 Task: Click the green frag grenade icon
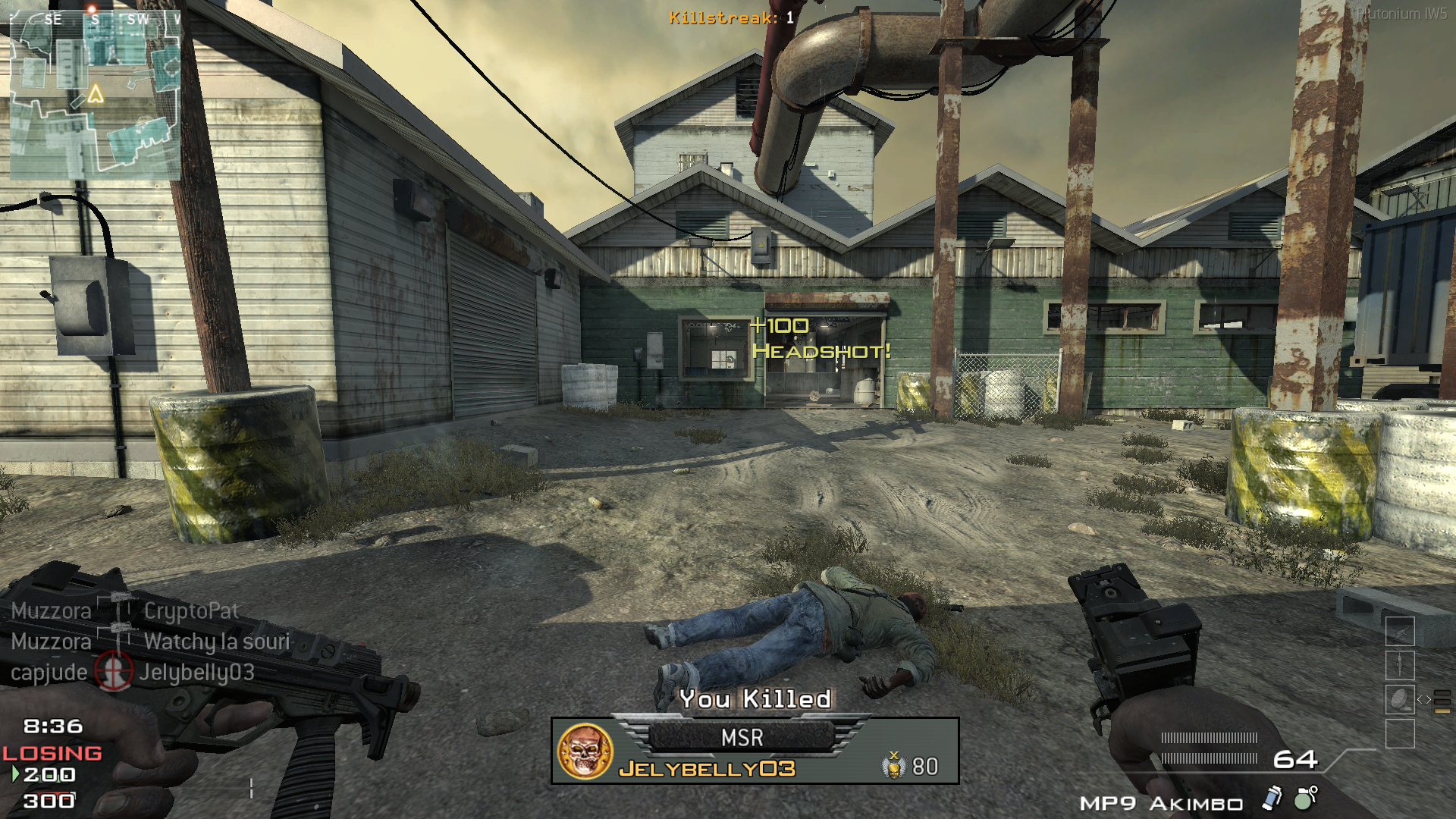(1305, 798)
